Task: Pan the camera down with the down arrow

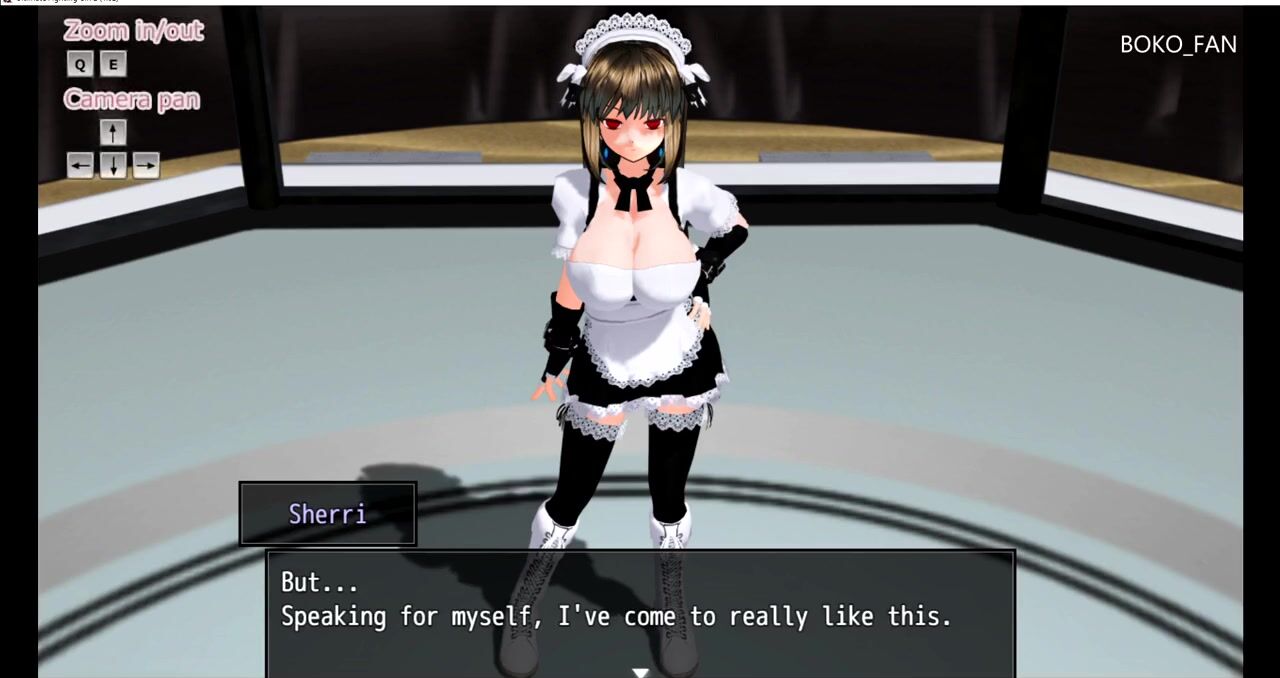Action: tap(113, 165)
